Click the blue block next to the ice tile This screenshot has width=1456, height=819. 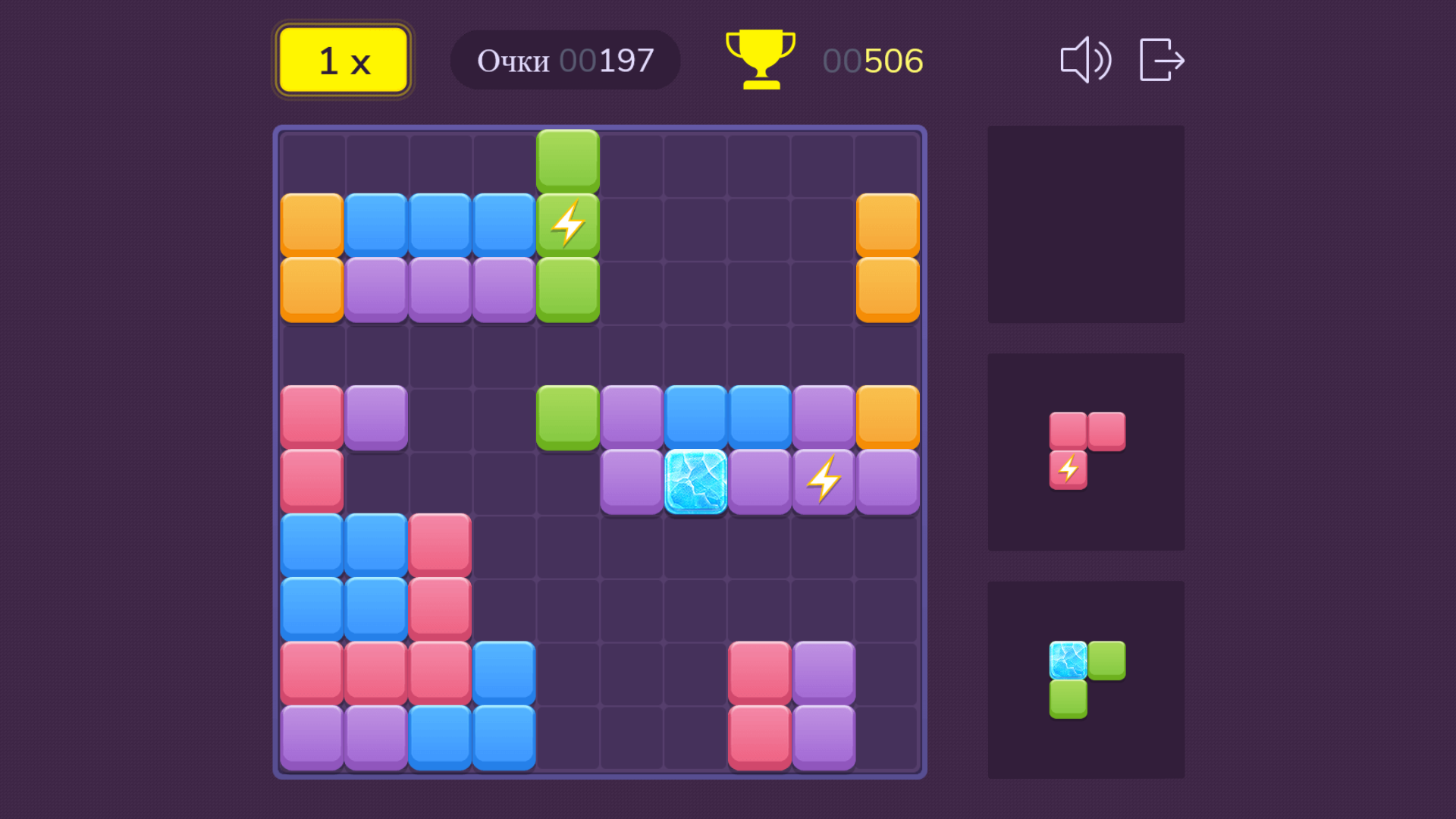(x=695, y=416)
